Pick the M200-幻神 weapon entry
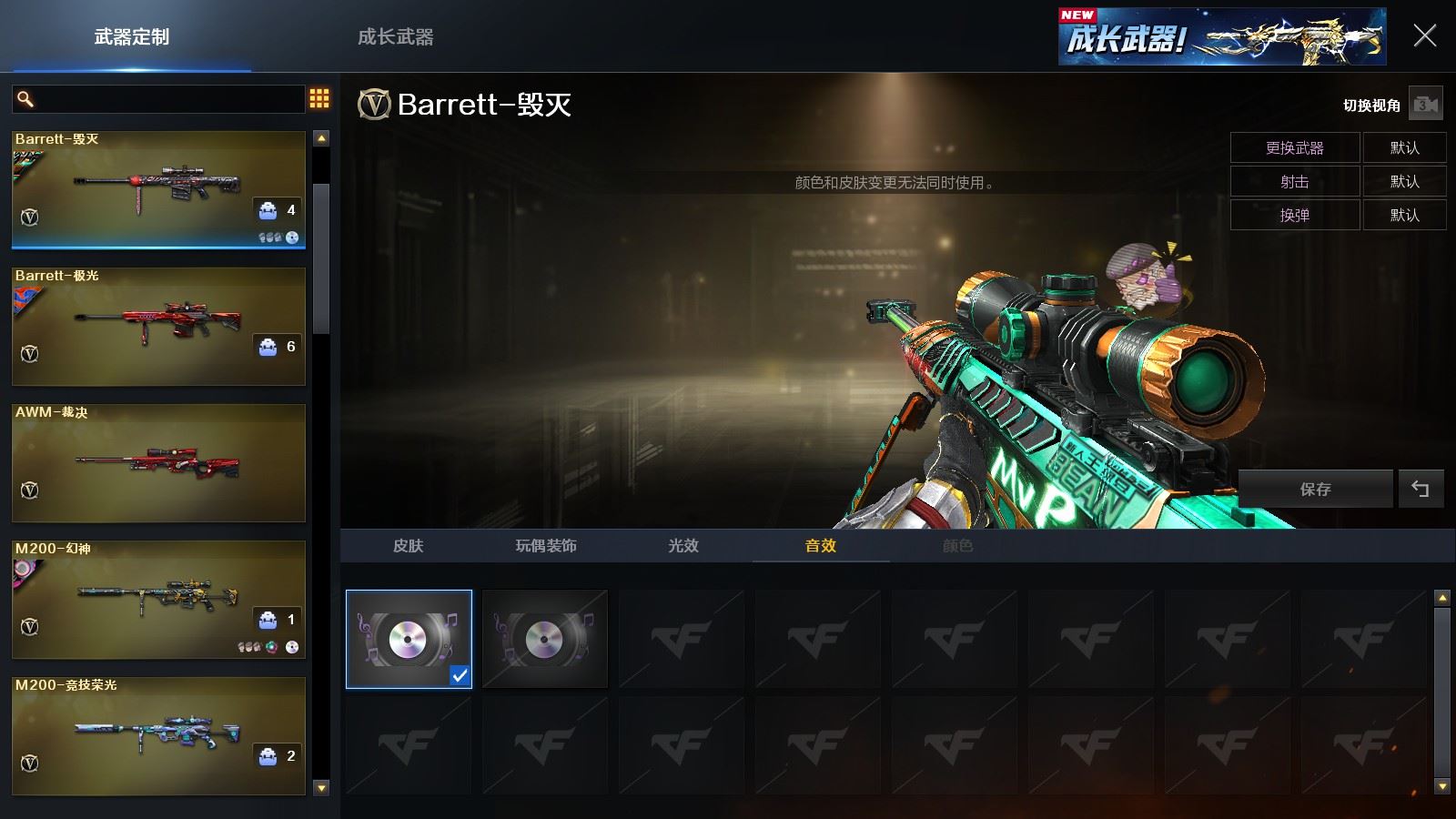This screenshot has height=819, width=1456. pyautogui.click(x=158, y=599)
